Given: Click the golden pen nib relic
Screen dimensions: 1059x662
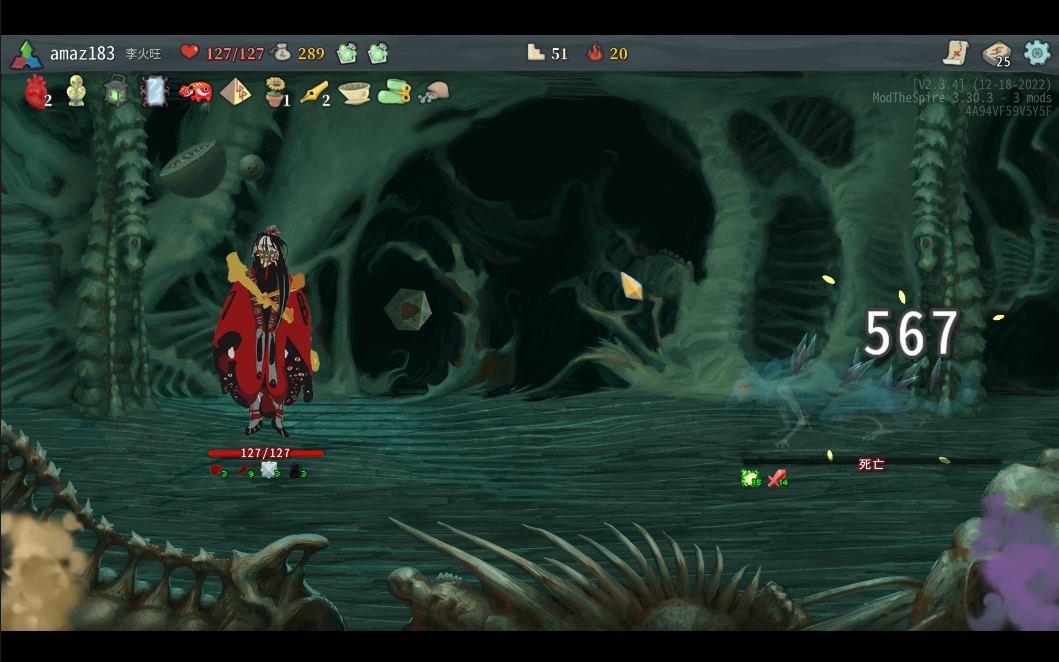Looking at the screenshot, I should 314,92.
